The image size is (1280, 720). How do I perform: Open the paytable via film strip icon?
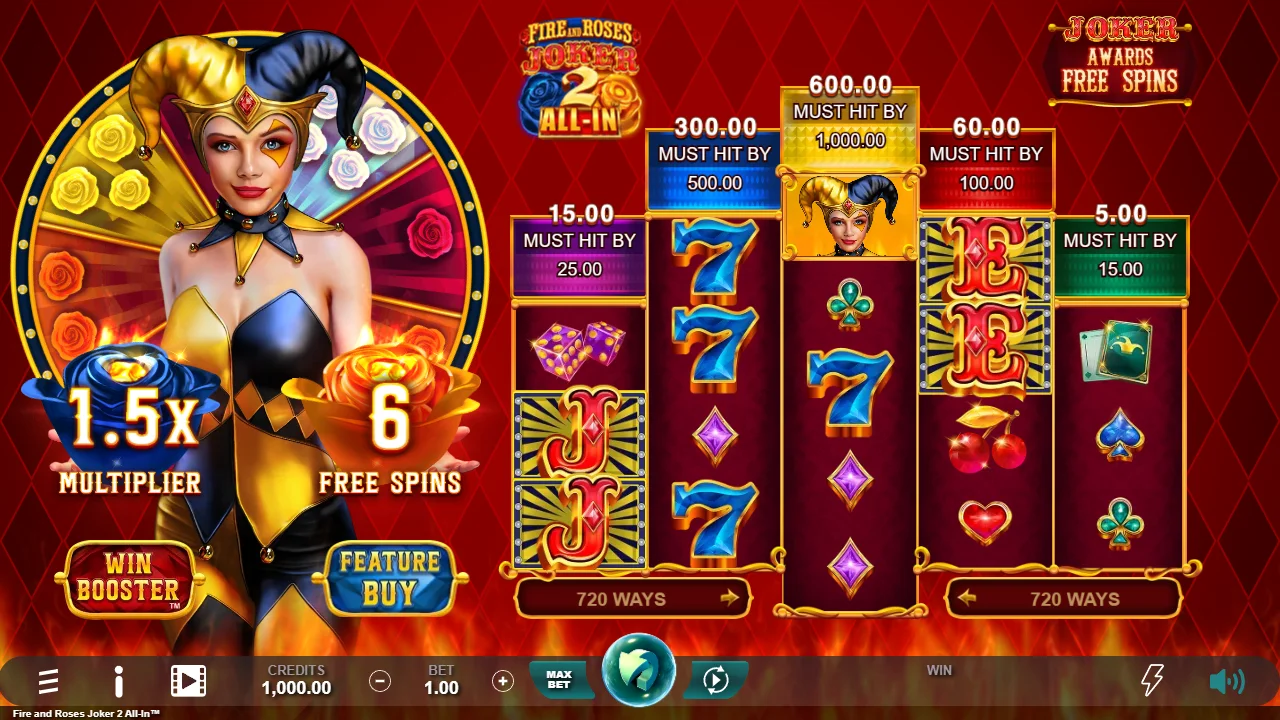coord(187,681)
